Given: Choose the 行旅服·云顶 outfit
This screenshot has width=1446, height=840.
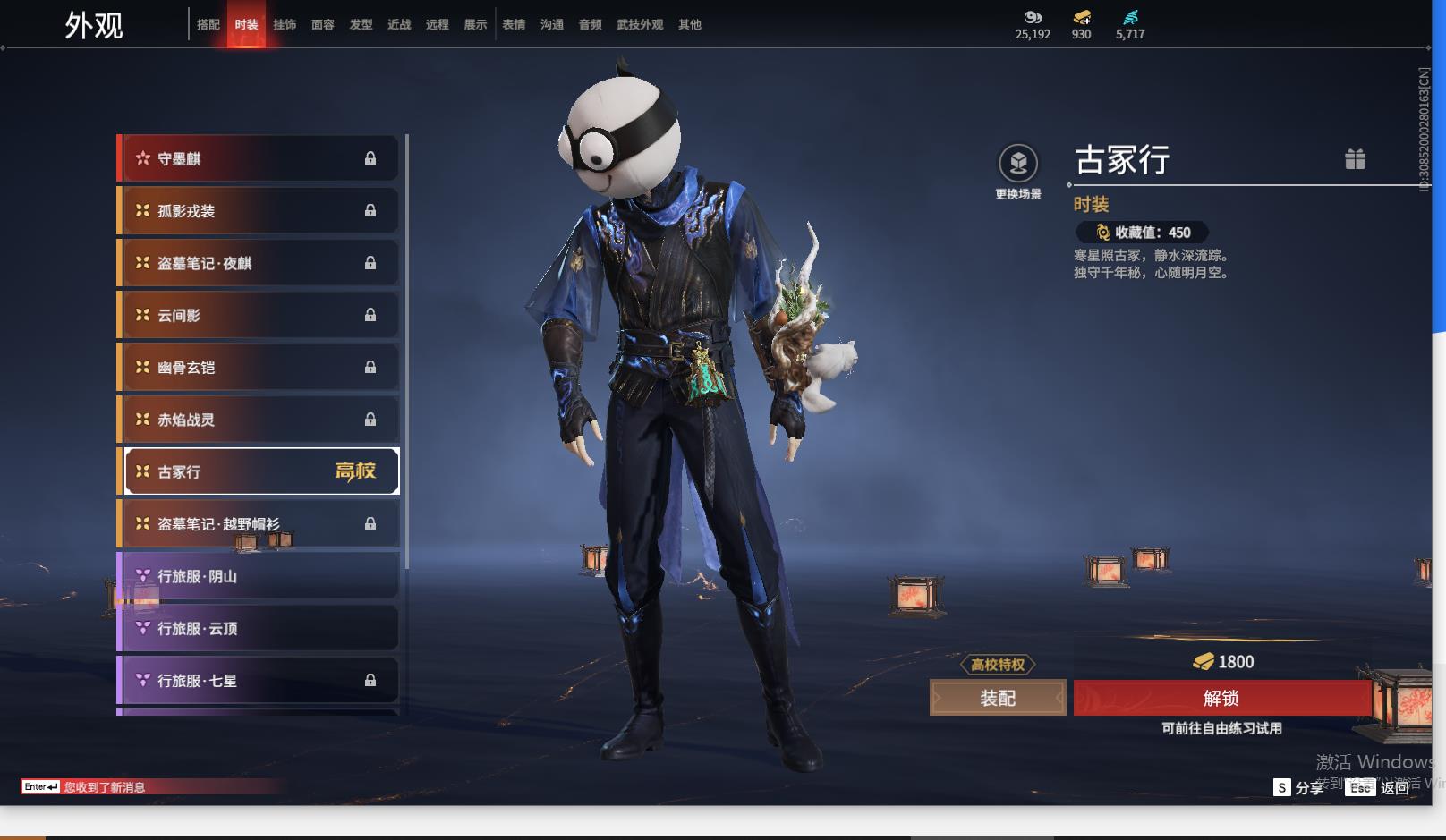Looking at the screenshot, I should click(259, 628).
